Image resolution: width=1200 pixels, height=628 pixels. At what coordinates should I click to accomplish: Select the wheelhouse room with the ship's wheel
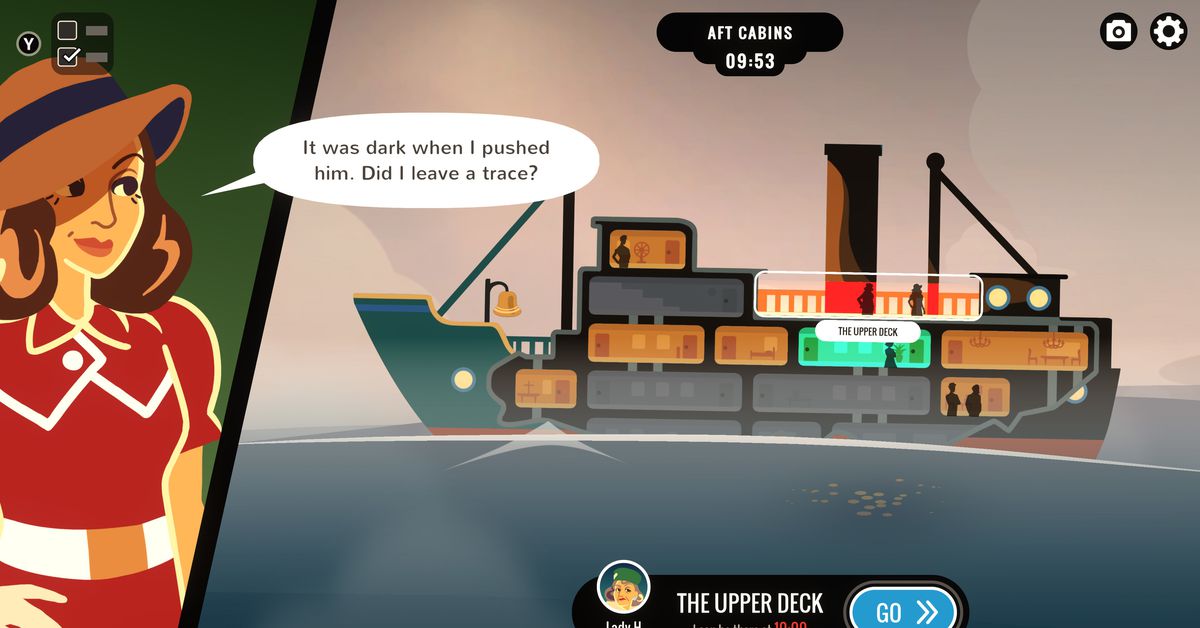click(x=647, y=248)
